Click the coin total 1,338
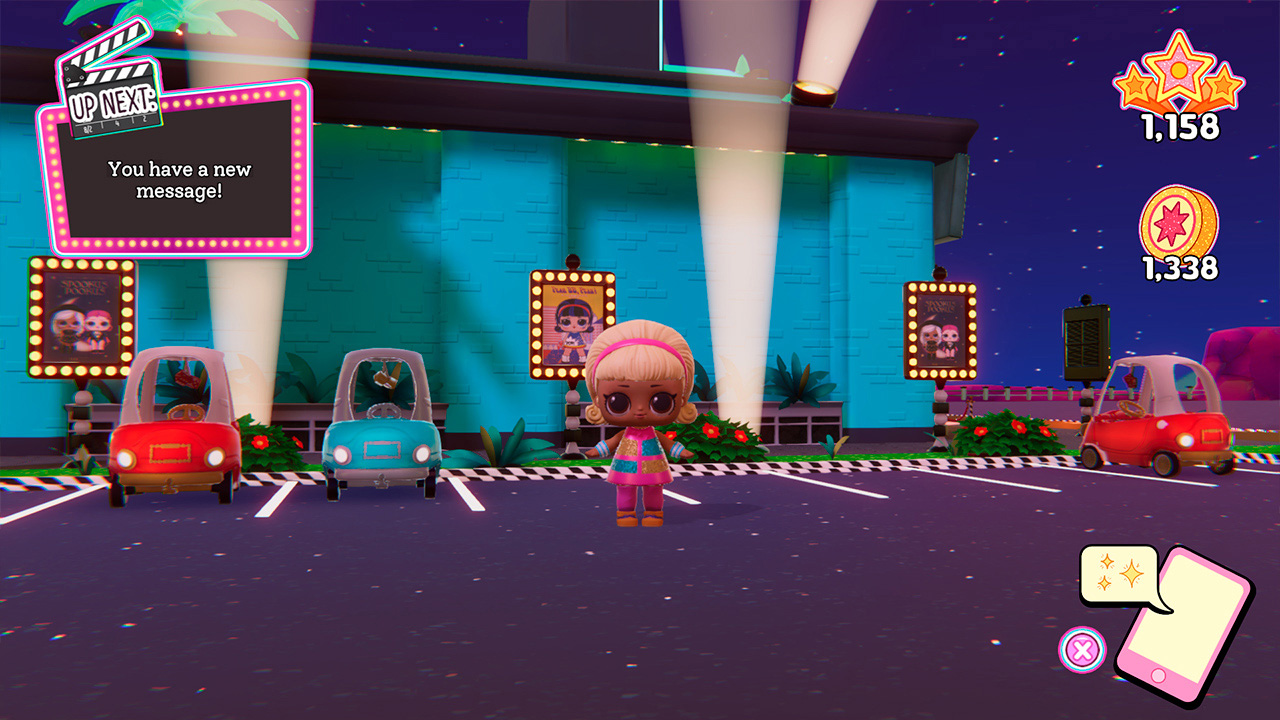Viewport: 1280px width, 720px height. coord(1180,268)
